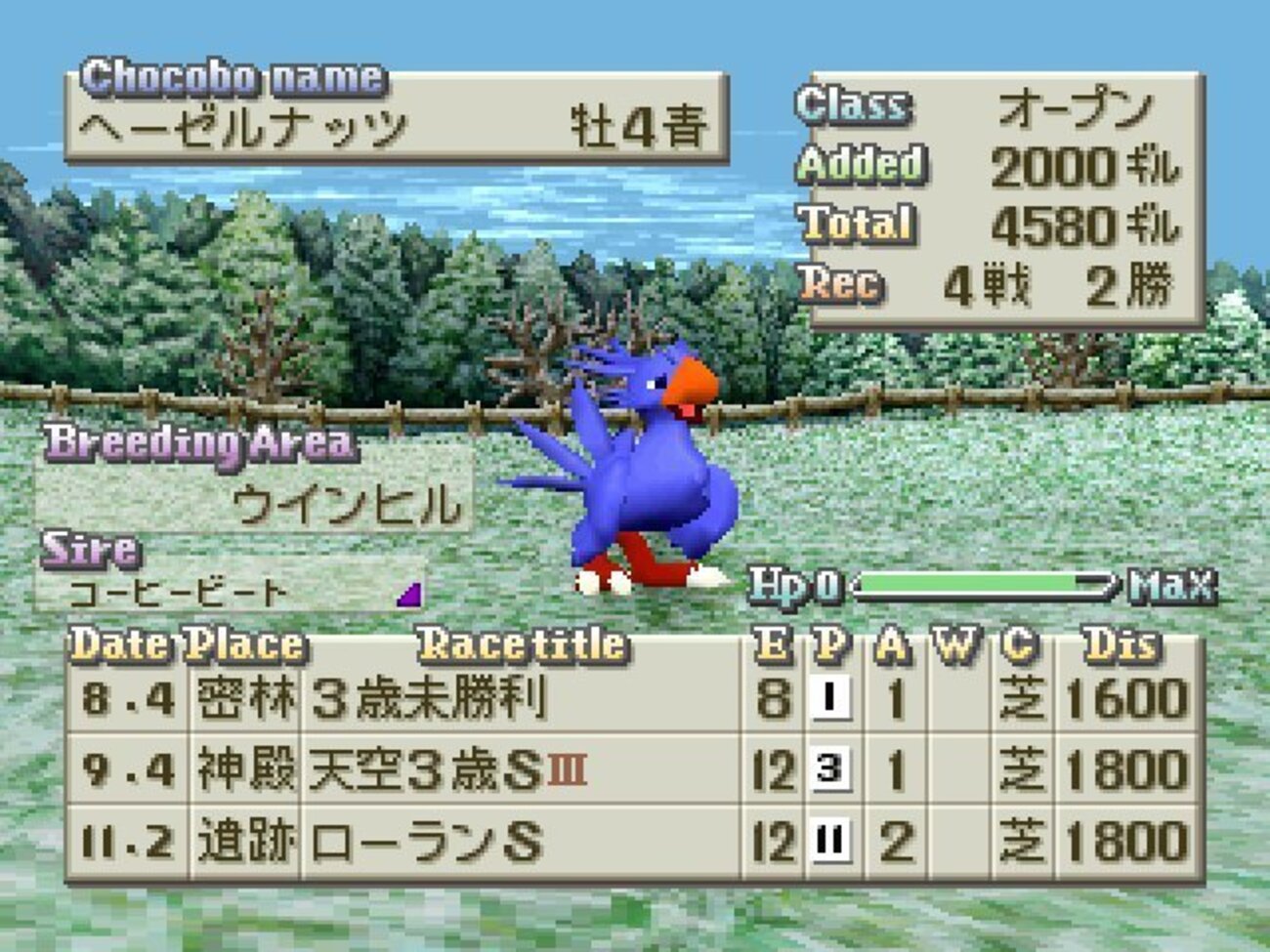1270x952 pixels.
Task: Click the purple arrow beside the sire name
Action: [409, 594]
